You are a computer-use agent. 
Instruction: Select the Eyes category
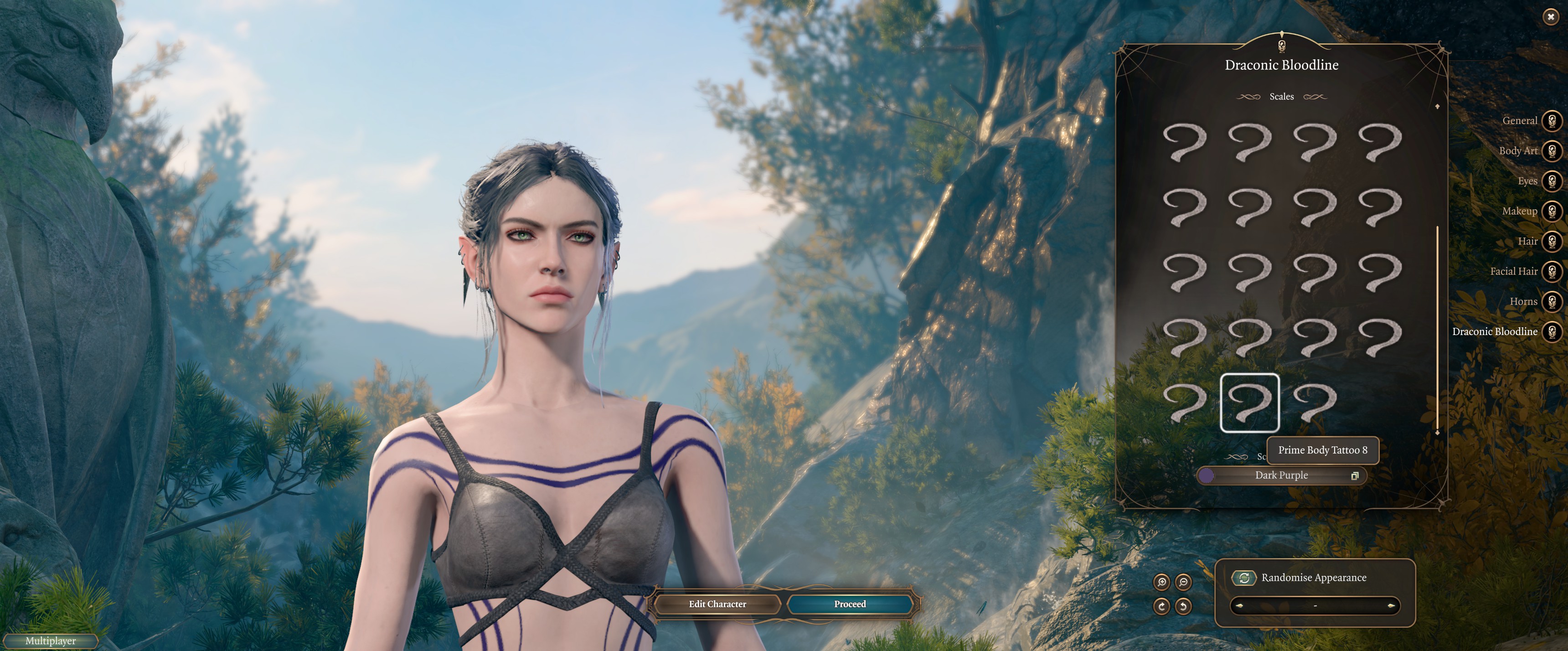(x=1552, y=181)
